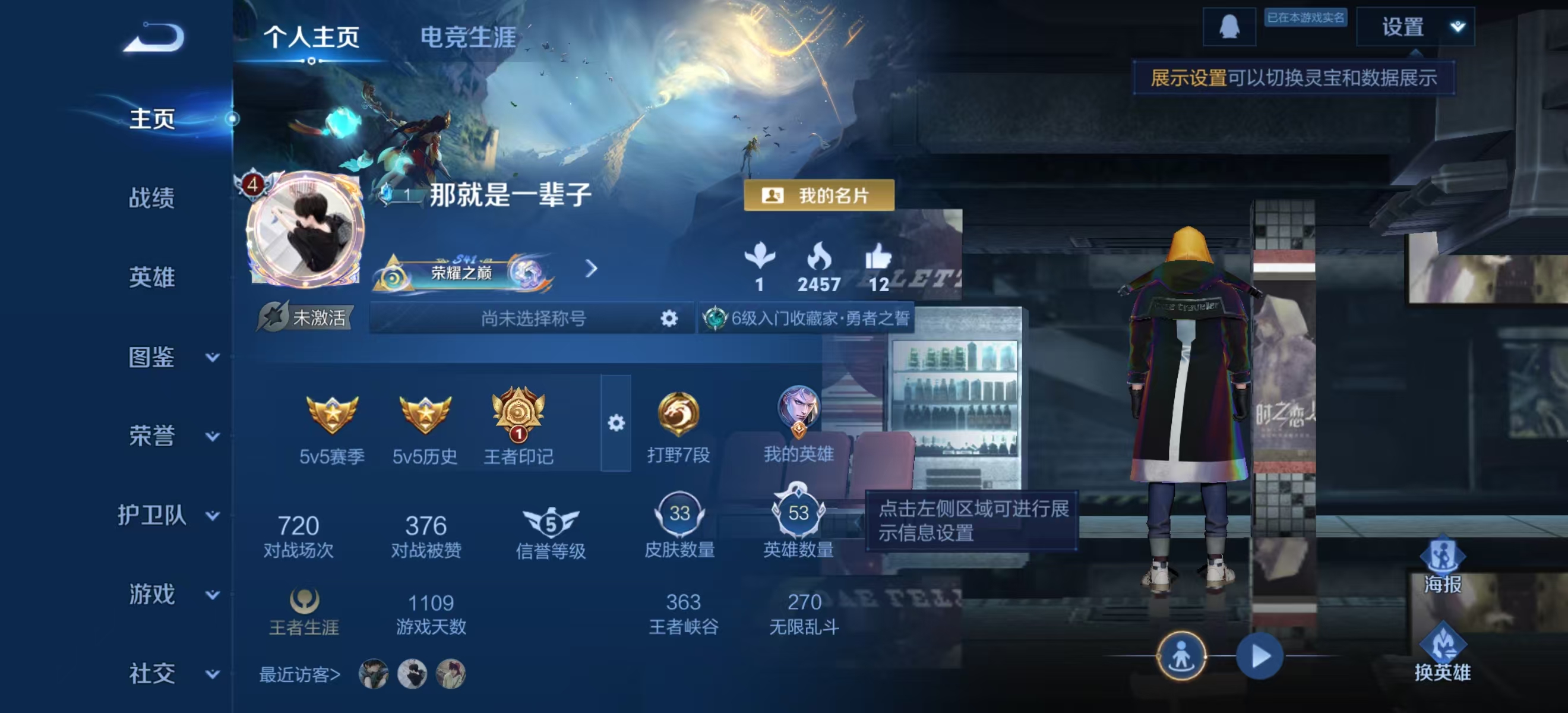This screenshot has width=1568, height=713.
Task: Open 荣耀之巅 rank details arrow
Action: coord(591,269)
